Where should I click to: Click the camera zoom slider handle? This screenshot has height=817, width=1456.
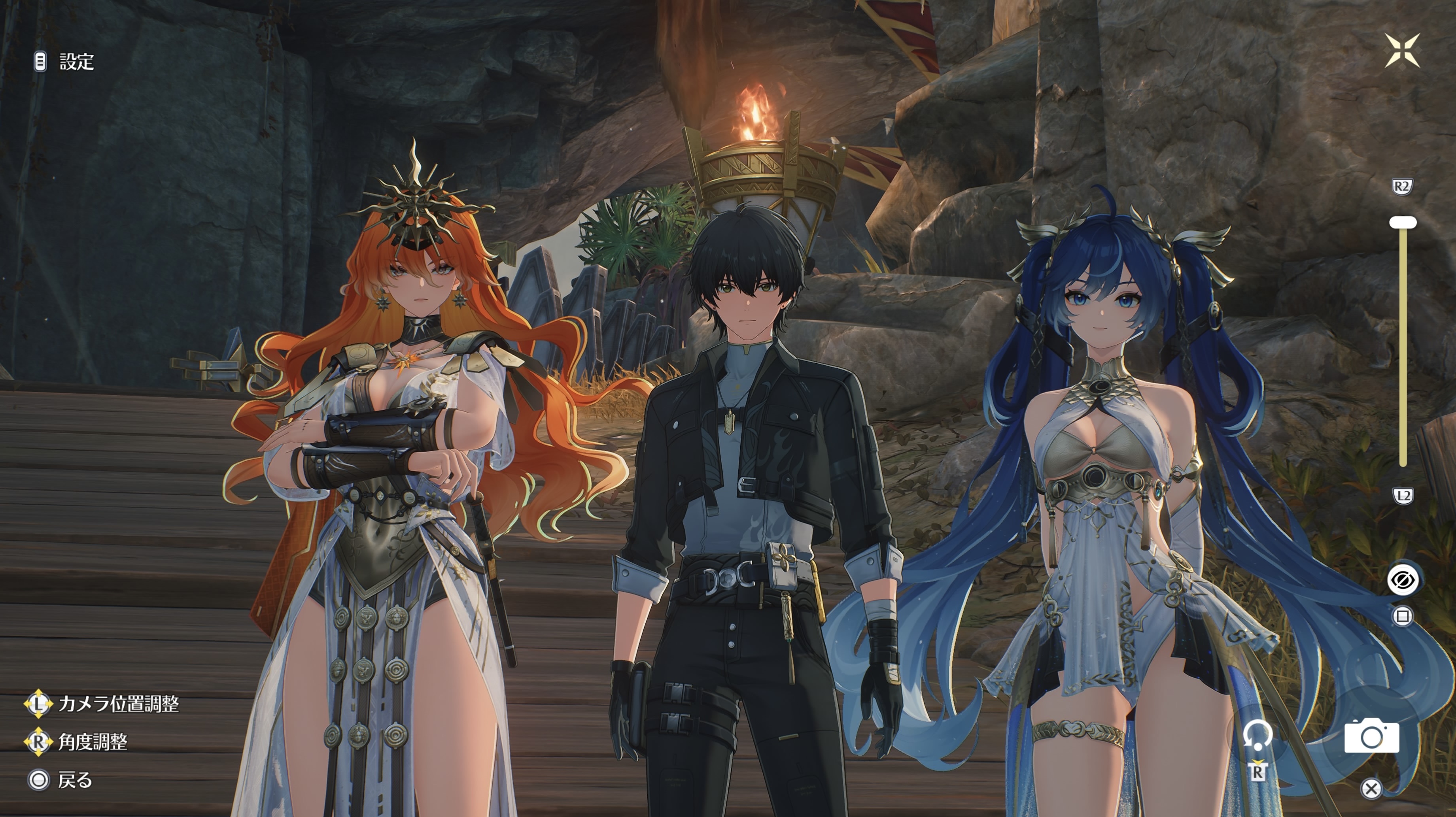point(1403,223)
